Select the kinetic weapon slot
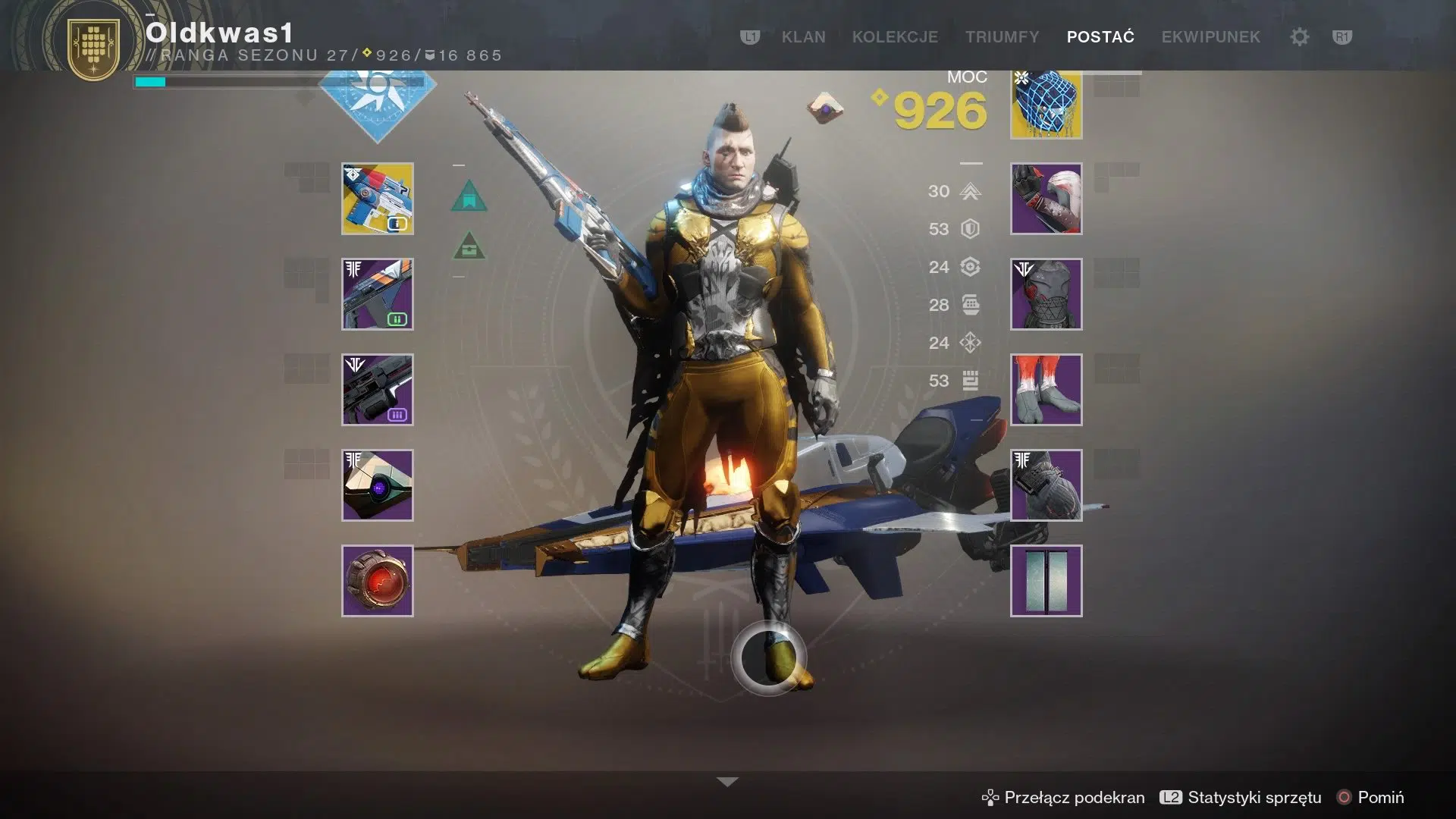Image resolution: width=1456 pixels, height=819 pixels. (377, 199)
